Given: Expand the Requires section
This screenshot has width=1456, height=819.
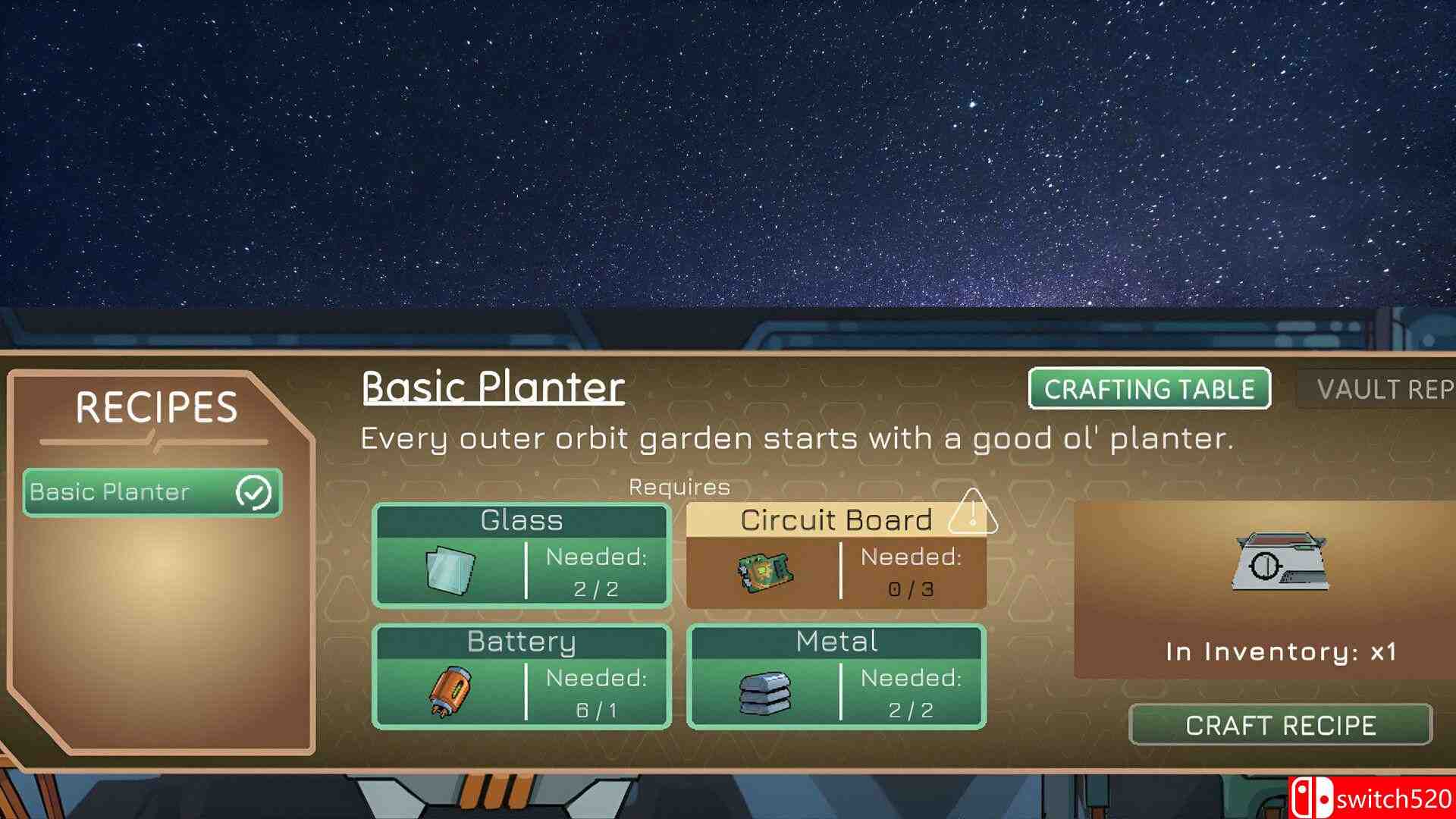Looking at the screenshot, I should (678, 486).
